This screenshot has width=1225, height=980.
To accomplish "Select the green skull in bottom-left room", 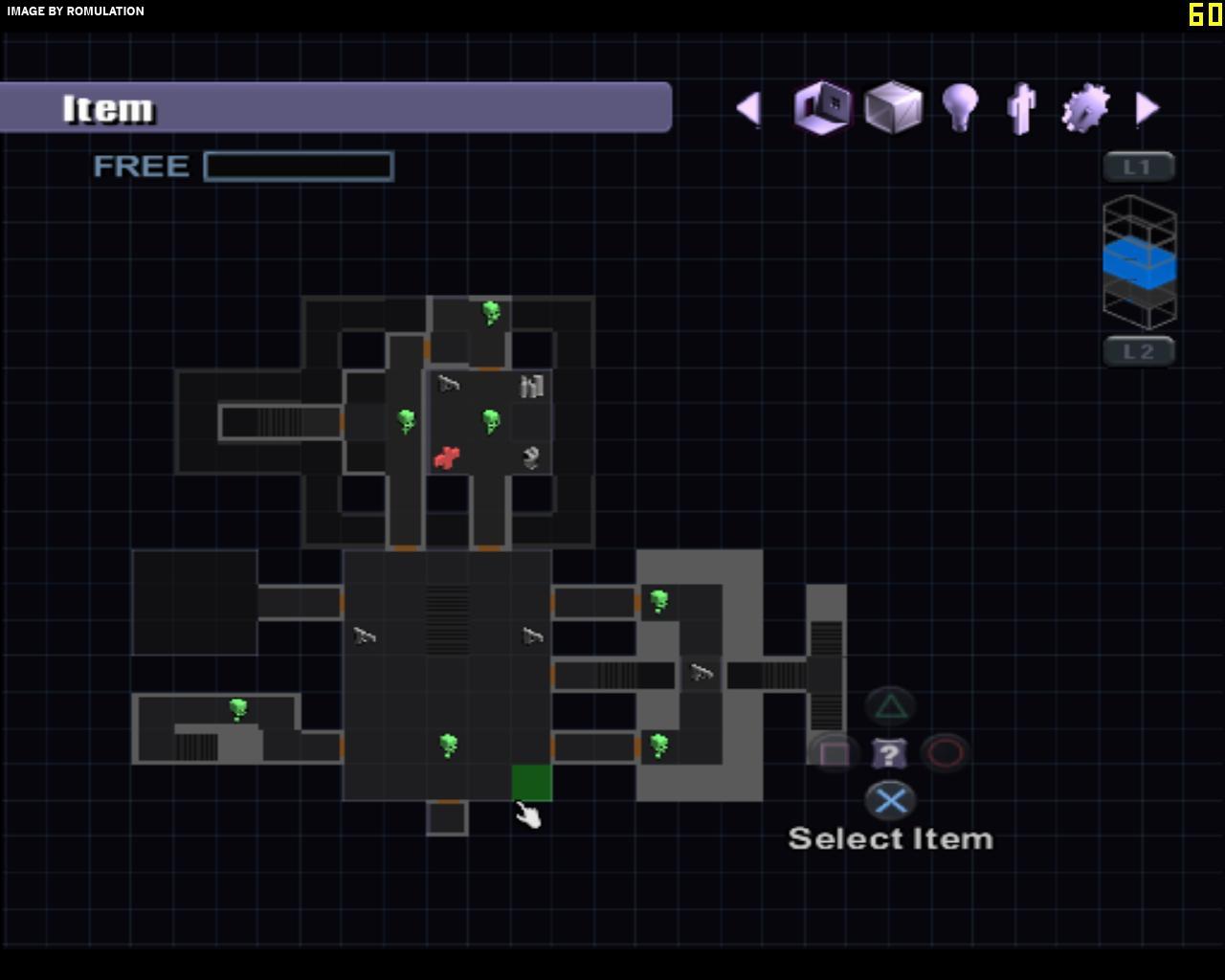I will (x=238, y=709).
